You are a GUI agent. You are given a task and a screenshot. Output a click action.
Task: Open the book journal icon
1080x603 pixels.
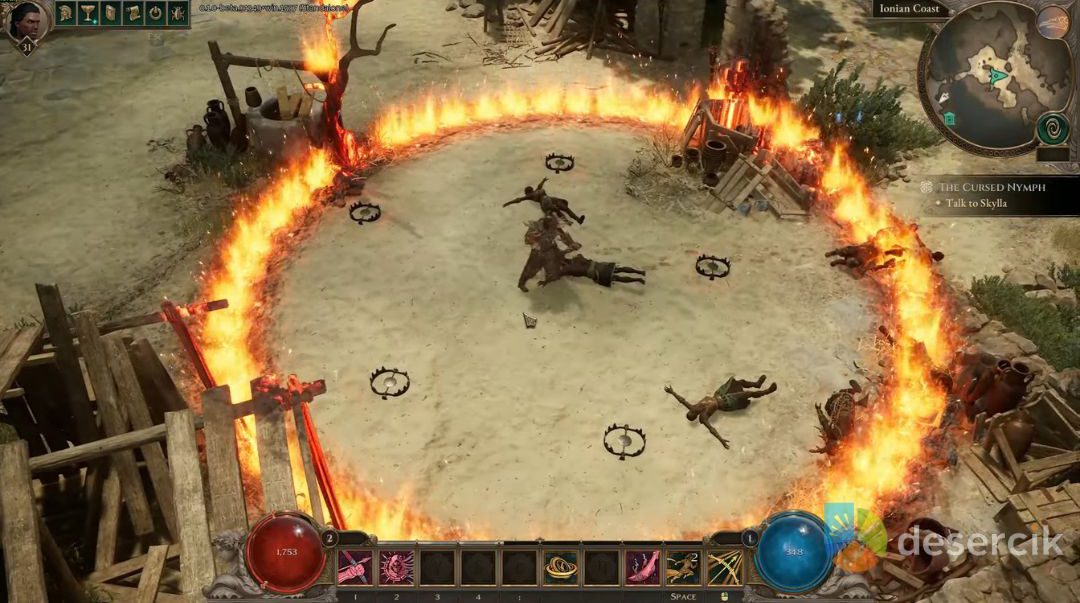(111, 13)
